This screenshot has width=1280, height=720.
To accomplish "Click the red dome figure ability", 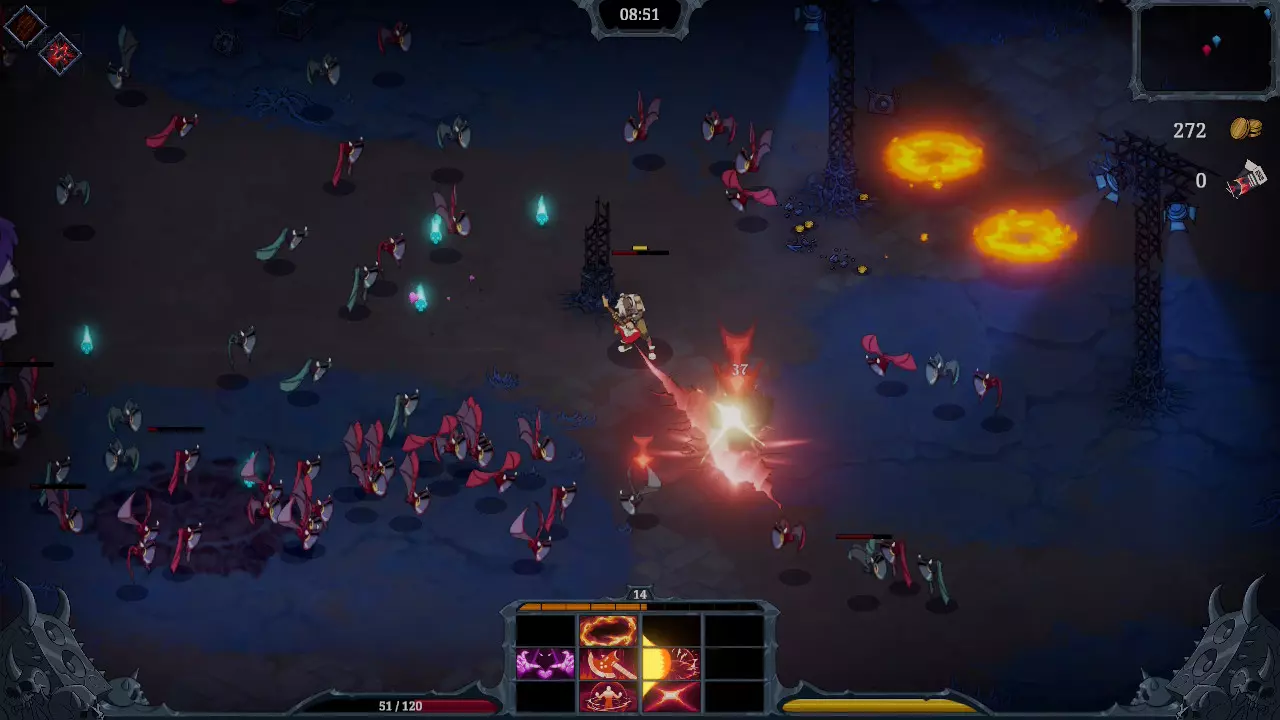I will coord(608,696).
